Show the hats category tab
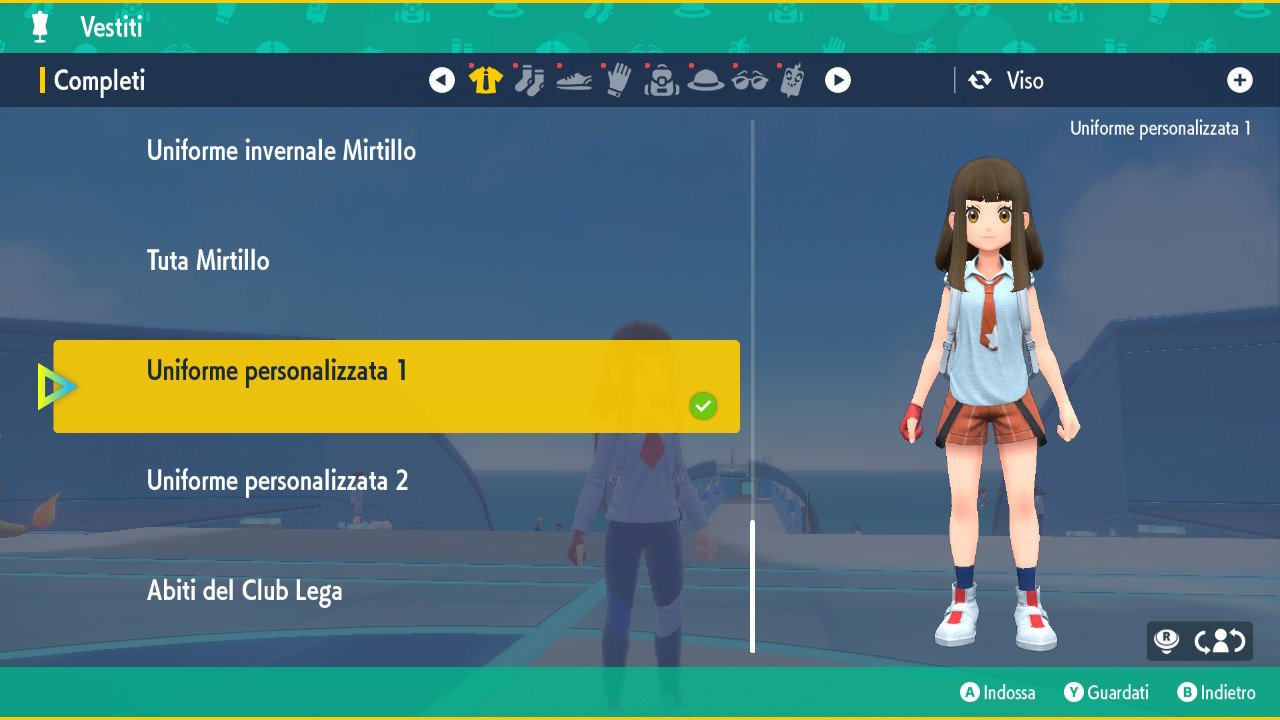 705,81
